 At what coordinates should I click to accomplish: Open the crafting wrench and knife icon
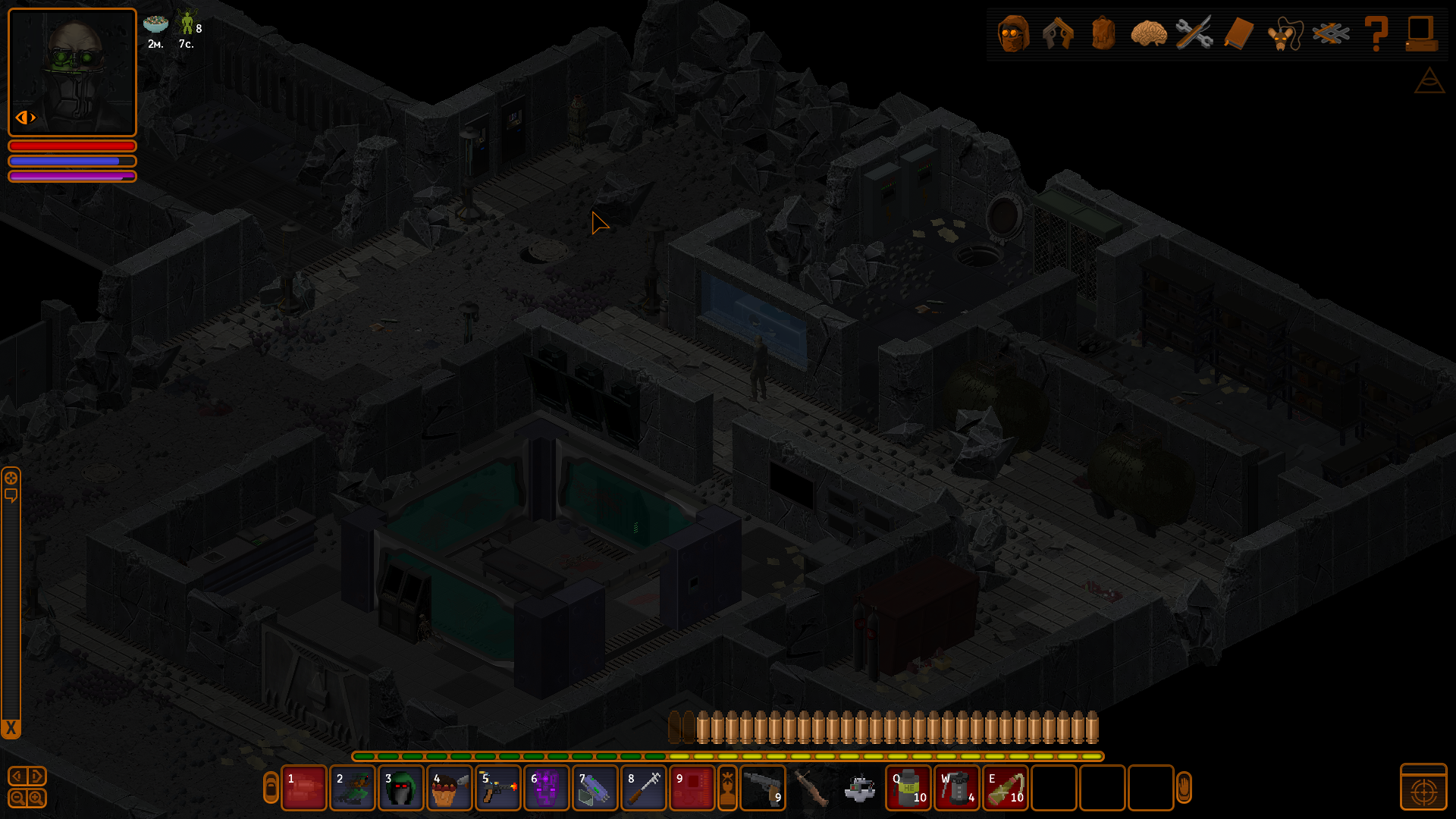pyautogui.click(x=1194, y=33)
